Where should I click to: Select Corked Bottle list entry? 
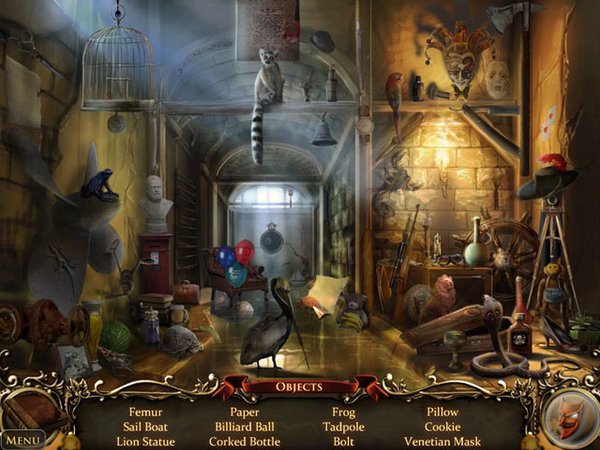(244, 441)
